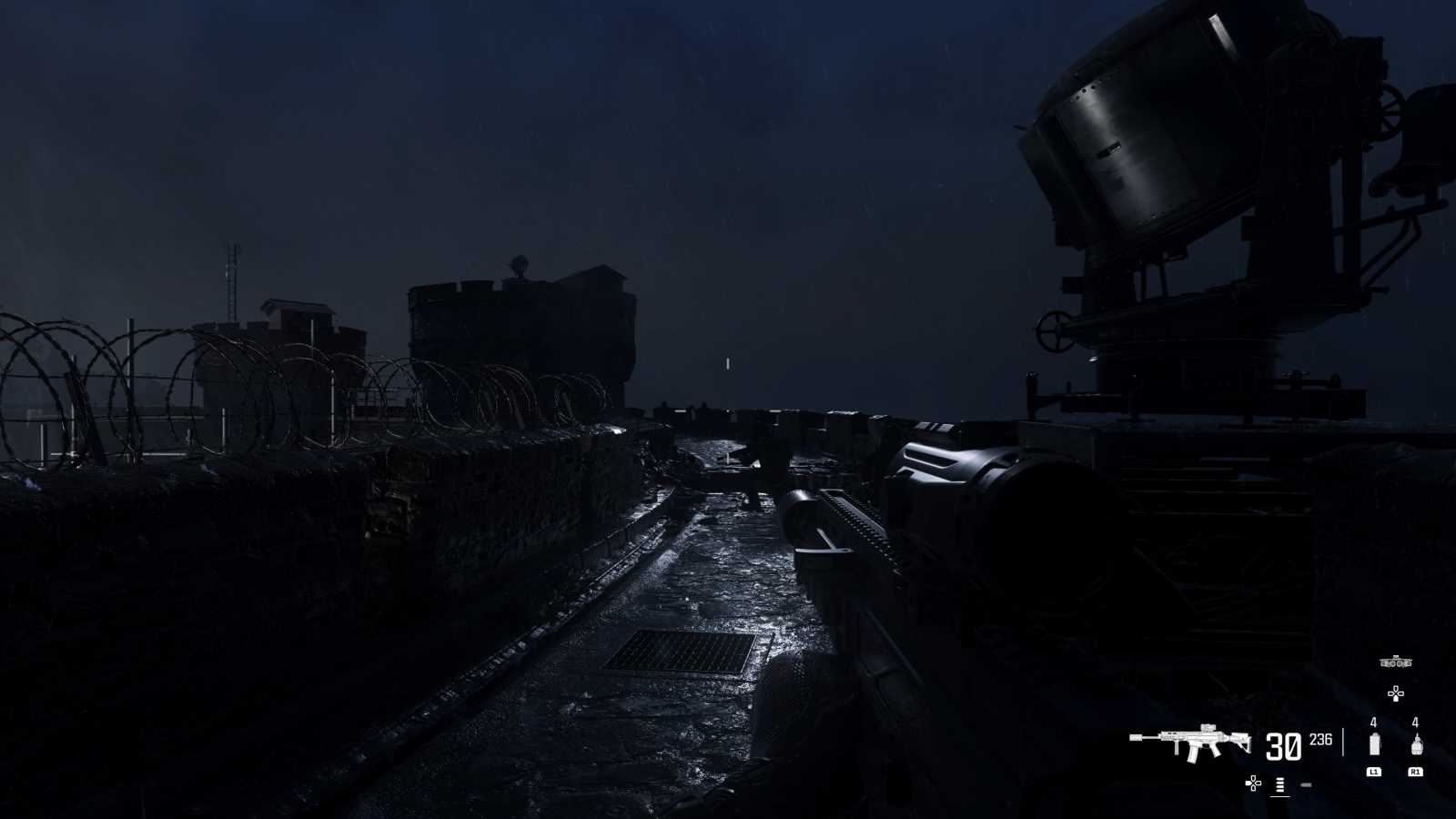1456x819 pixels.
Task: Click the lower d-pad controller icon
Action: (1253, 784)
